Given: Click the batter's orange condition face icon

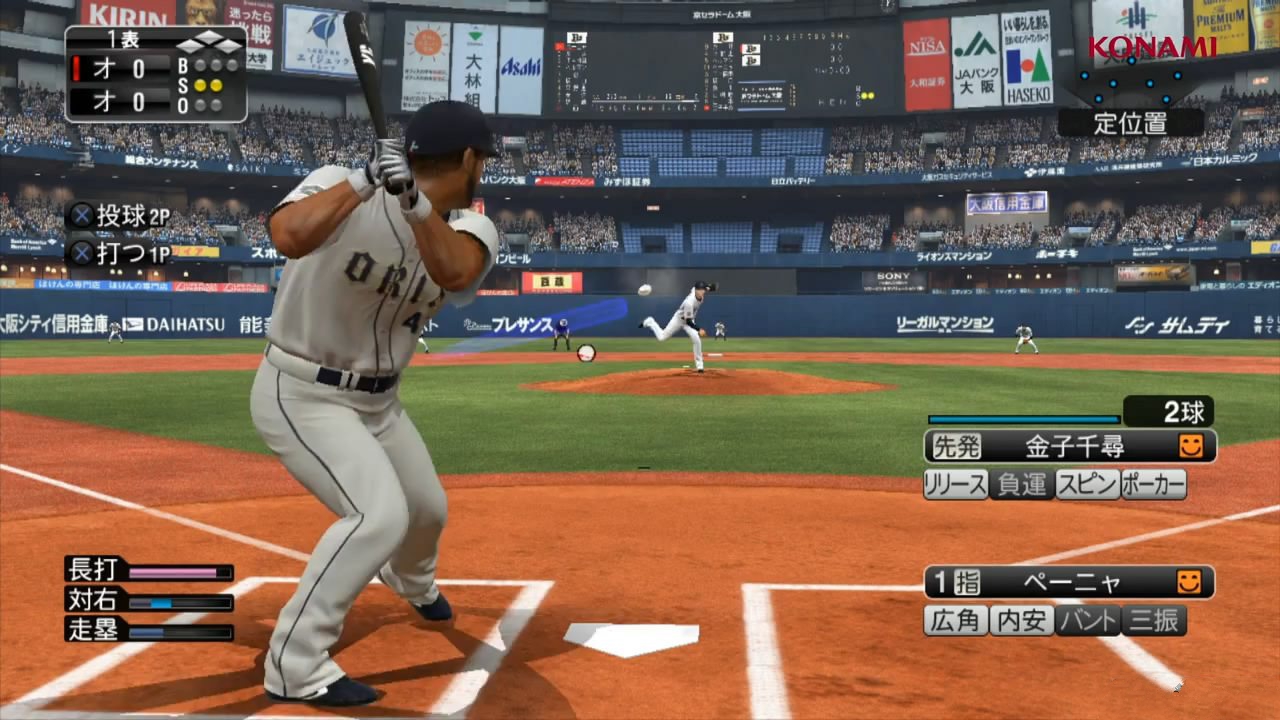Looking at the screenshot, I should click(x=1189, y=582).
